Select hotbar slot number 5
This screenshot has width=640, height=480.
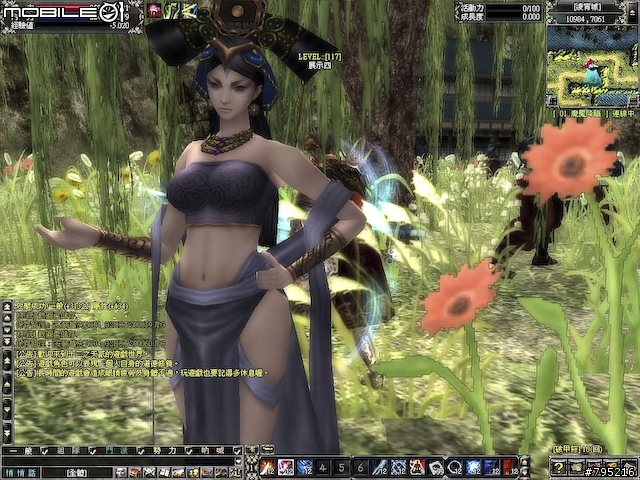pyautogui.click(x=341, y=467)
